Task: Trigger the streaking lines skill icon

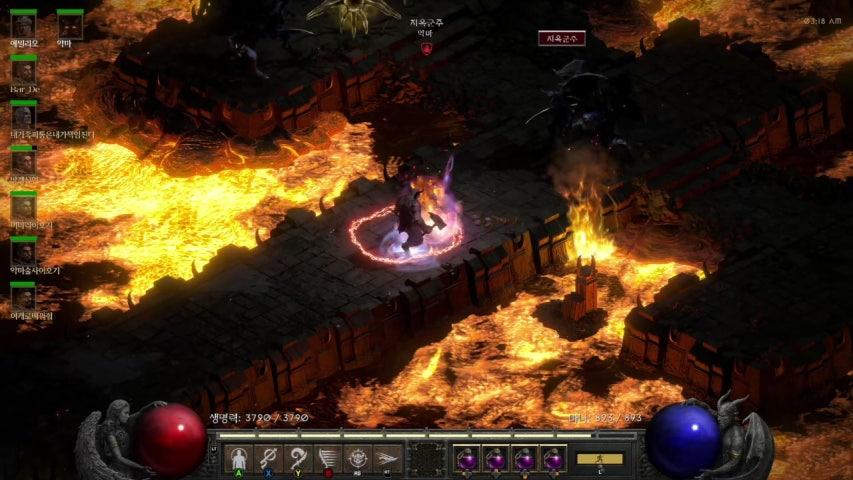Action: pos(328,458)
